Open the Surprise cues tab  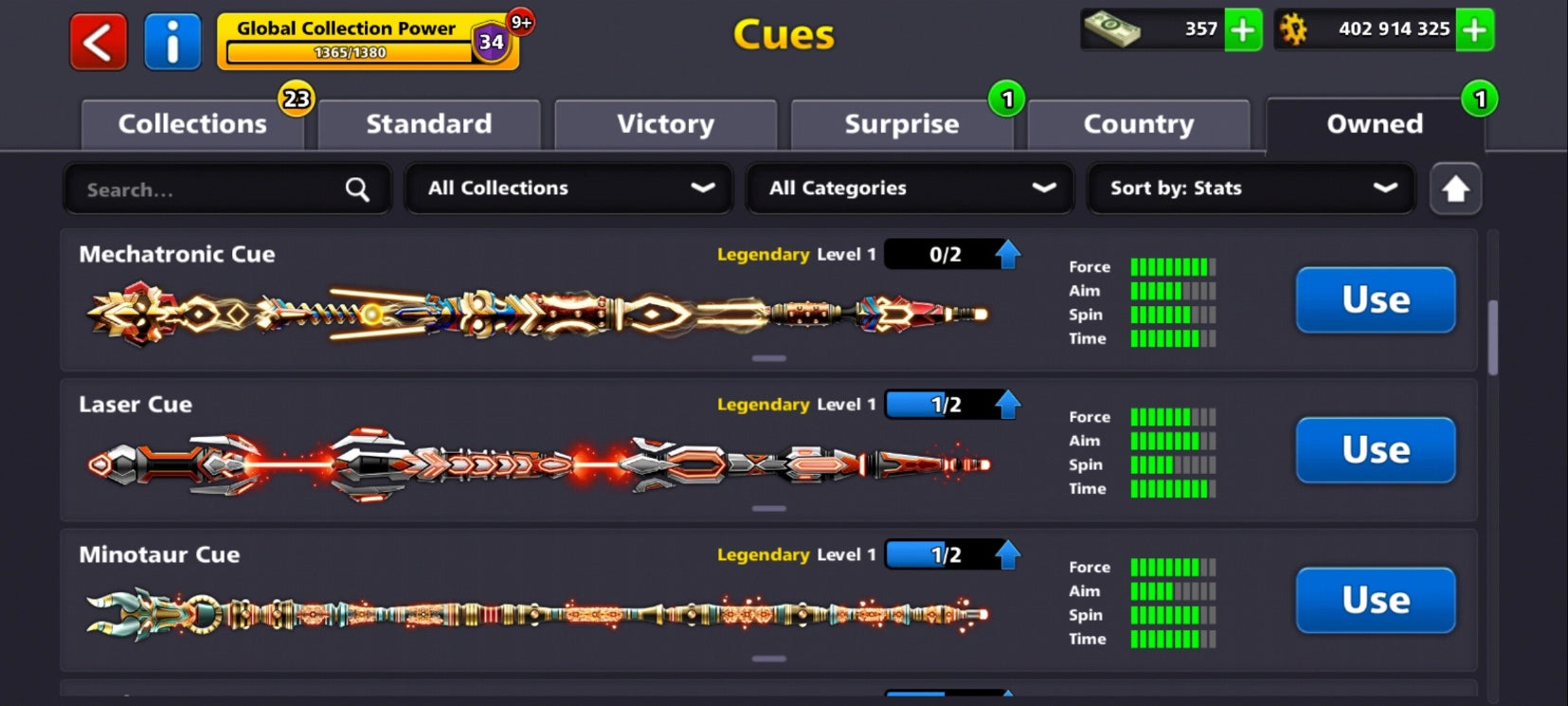click(901, 123)
